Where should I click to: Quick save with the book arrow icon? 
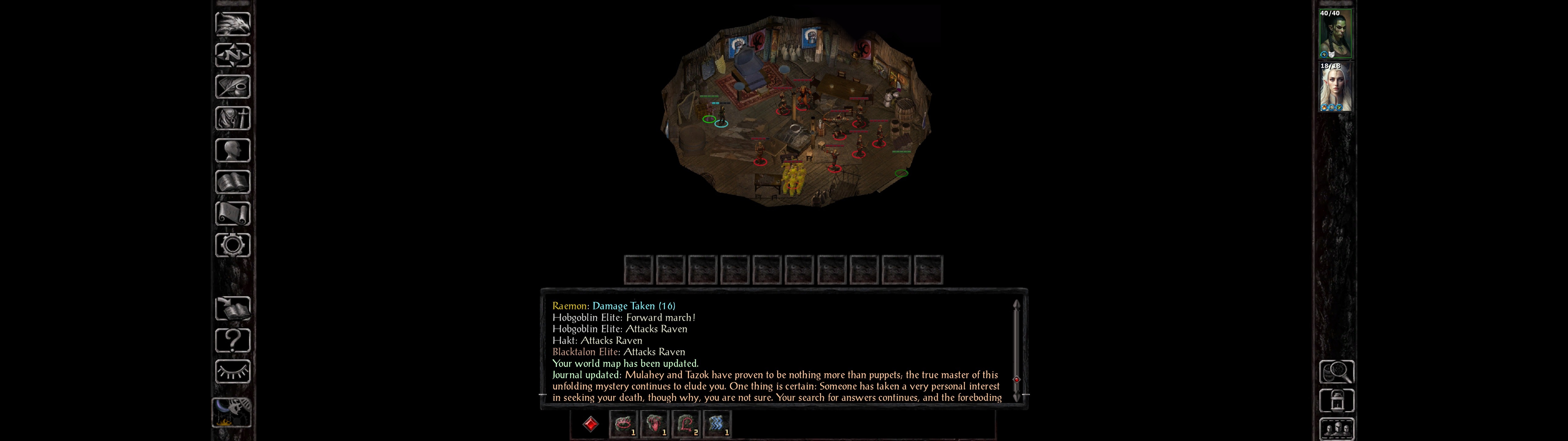click(x=232, y=308)
